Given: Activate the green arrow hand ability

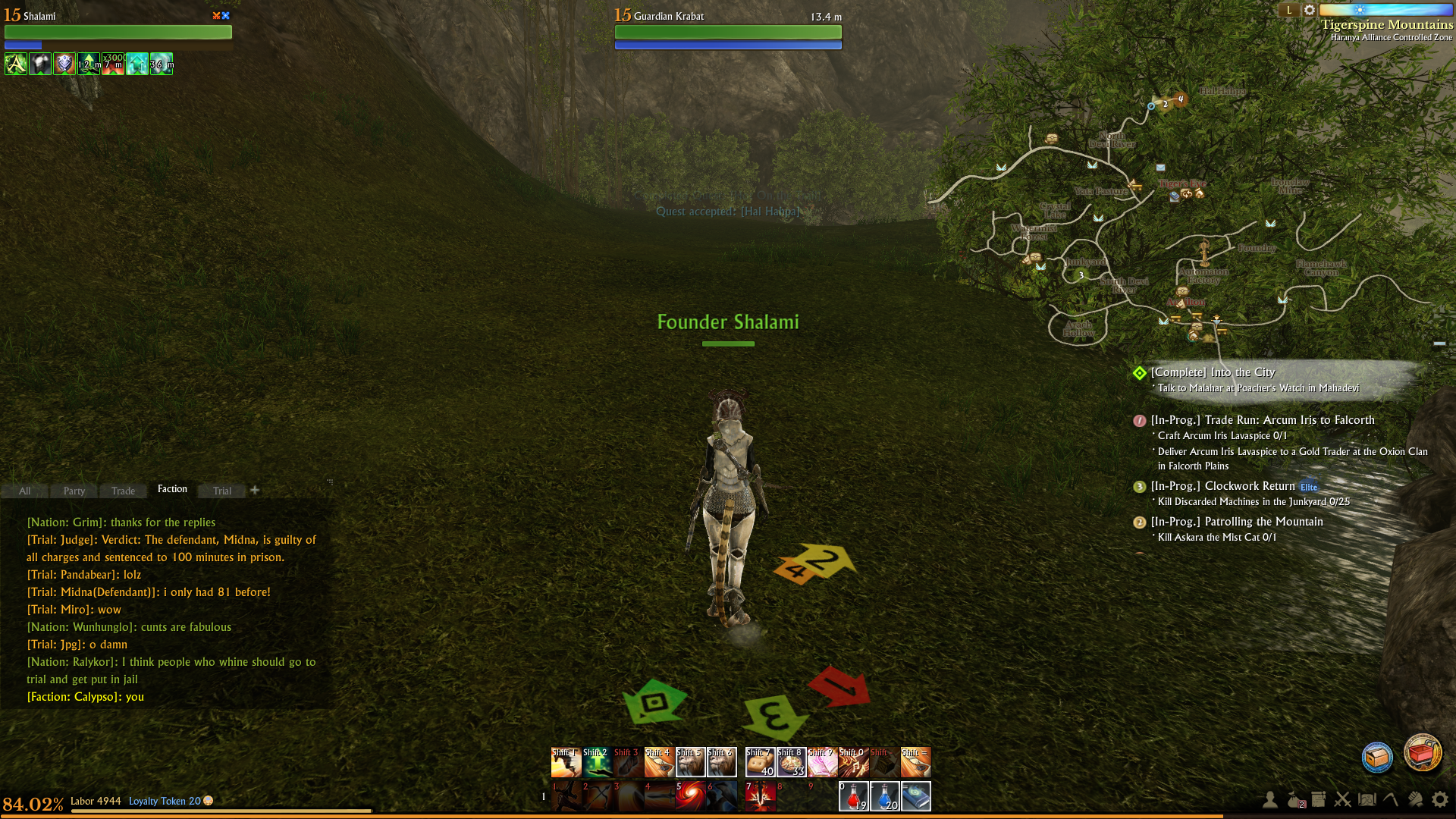Looking at the screenshot, I should pos(598,762).
